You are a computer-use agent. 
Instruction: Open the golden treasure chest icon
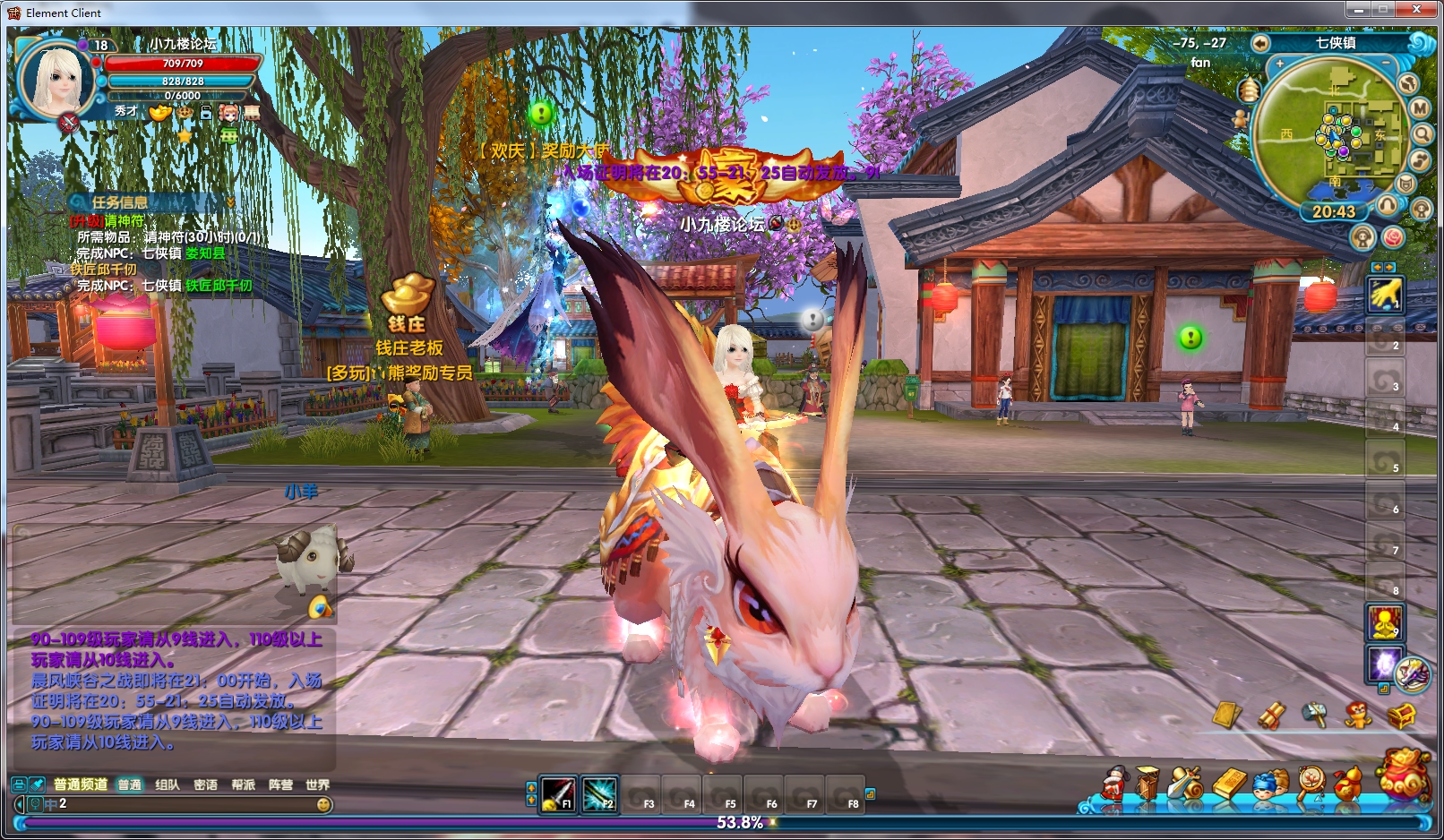[1401, 716]
